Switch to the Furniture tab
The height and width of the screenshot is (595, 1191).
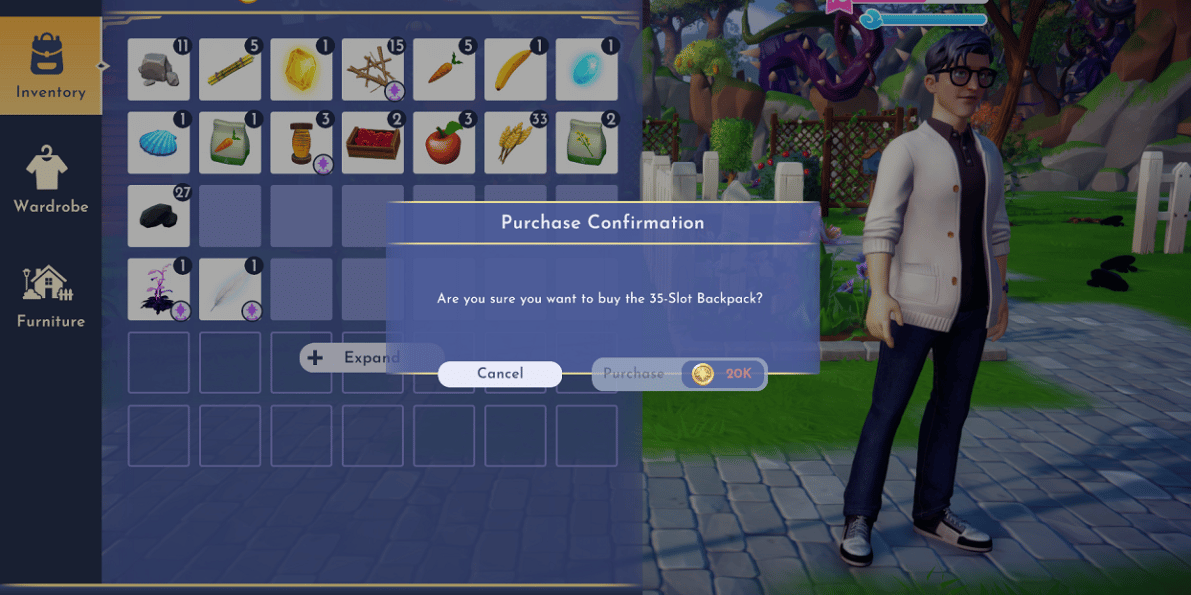pyautogui.click(x=50, y=296)
